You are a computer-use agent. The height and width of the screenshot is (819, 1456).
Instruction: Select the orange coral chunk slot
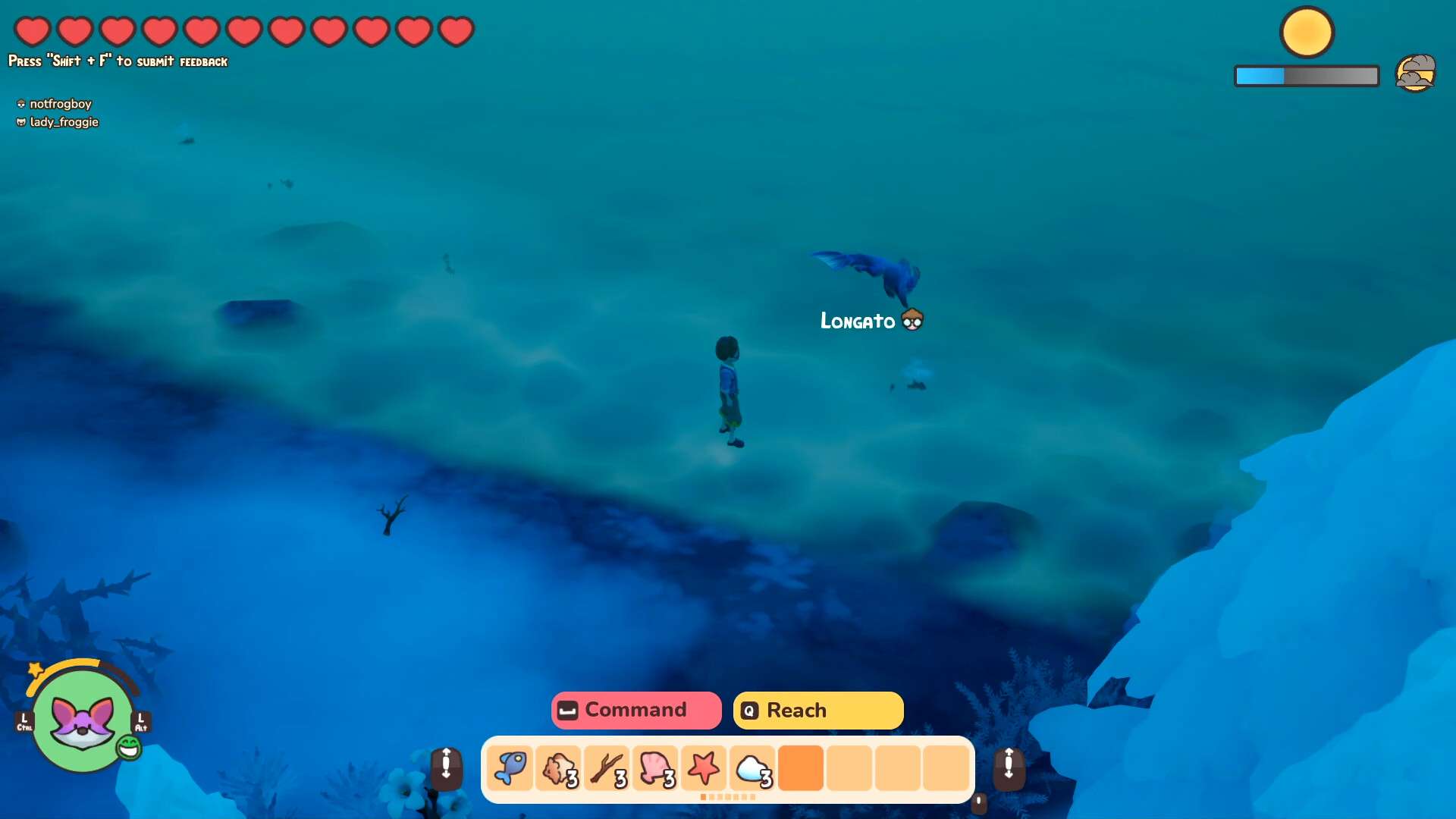pos(558,767)
